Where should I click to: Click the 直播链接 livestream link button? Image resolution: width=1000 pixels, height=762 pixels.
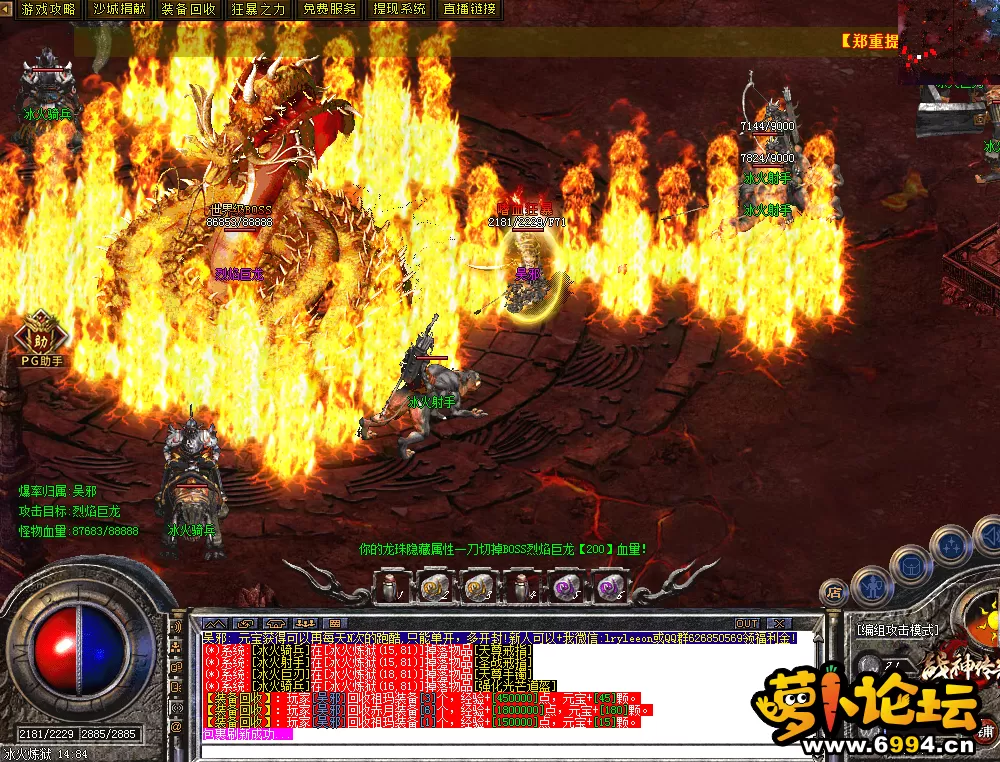coord(469,9)
